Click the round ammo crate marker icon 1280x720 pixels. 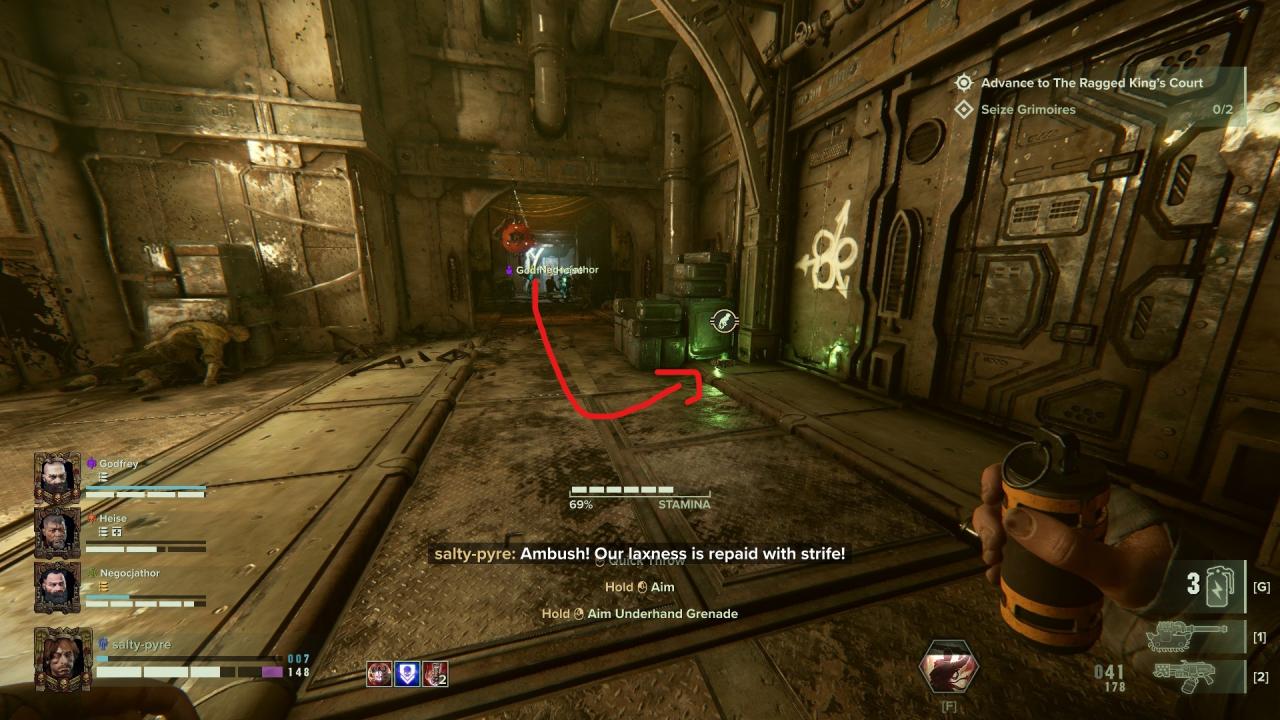tap(724, 322)
